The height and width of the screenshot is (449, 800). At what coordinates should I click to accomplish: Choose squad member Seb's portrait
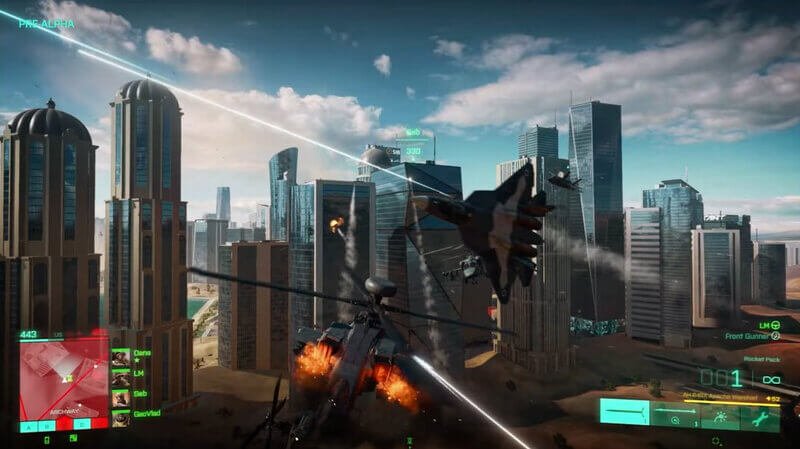120,398
